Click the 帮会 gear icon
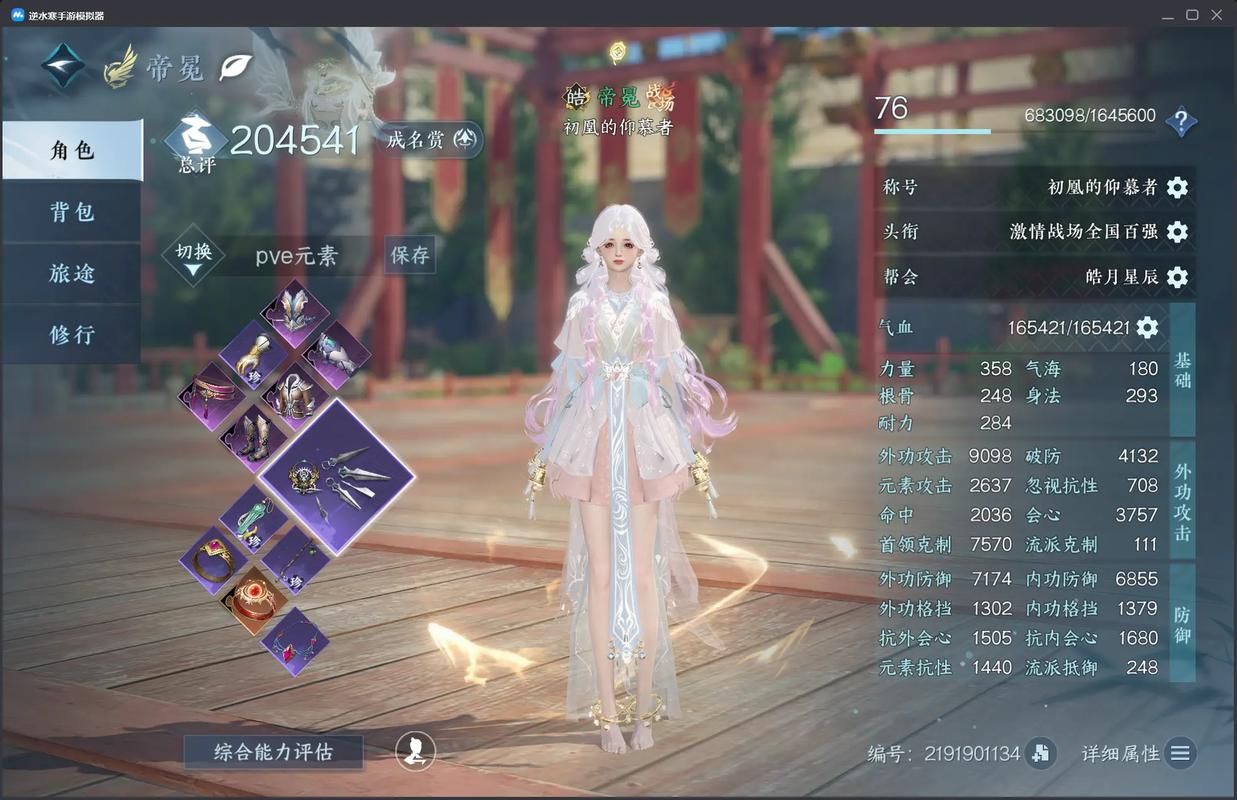The image size is (1237, 800). [x=1177, y=277]
